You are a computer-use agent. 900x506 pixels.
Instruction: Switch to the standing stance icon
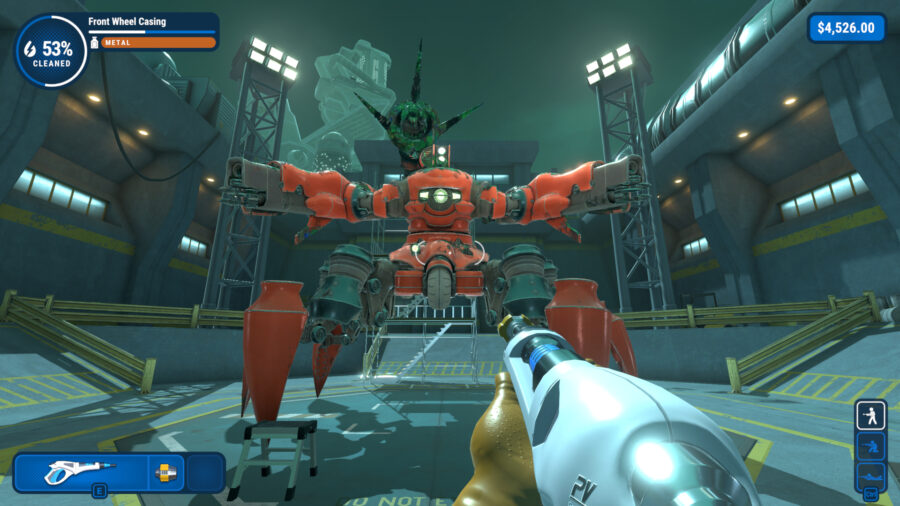pos(869,416)
